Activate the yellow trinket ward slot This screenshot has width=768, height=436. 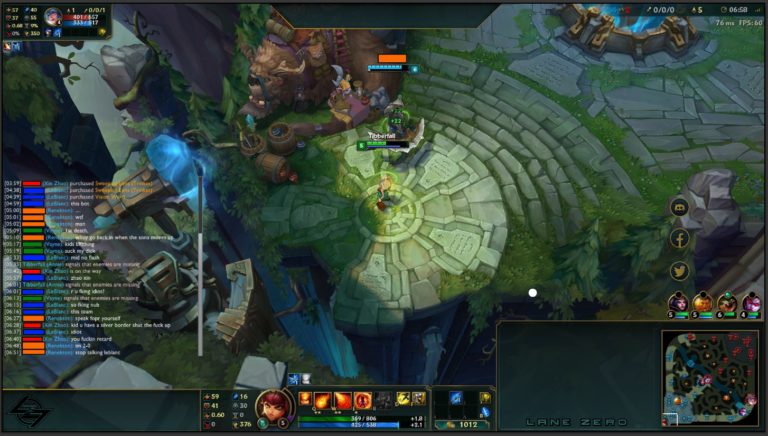486,398
